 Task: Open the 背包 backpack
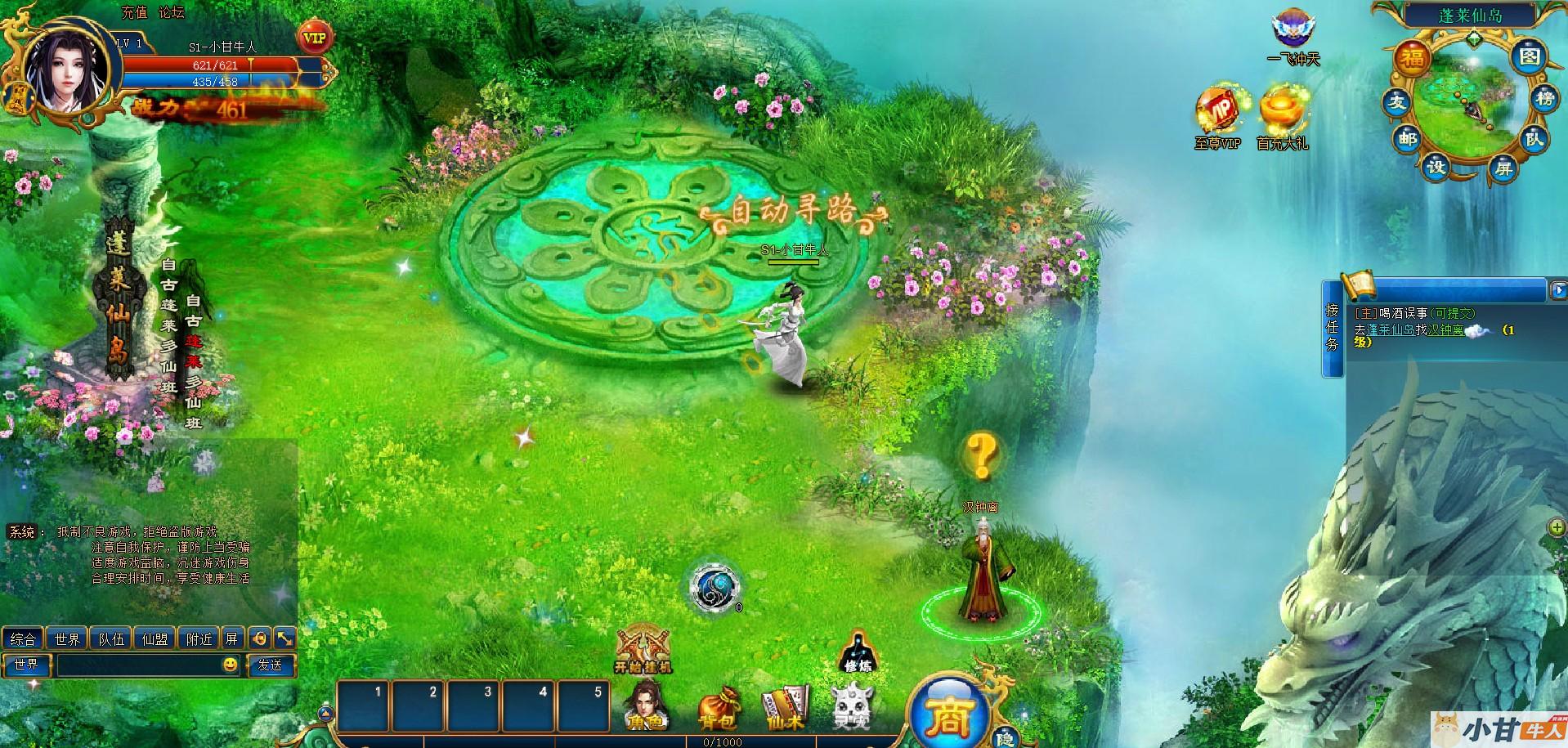(718, 708)
